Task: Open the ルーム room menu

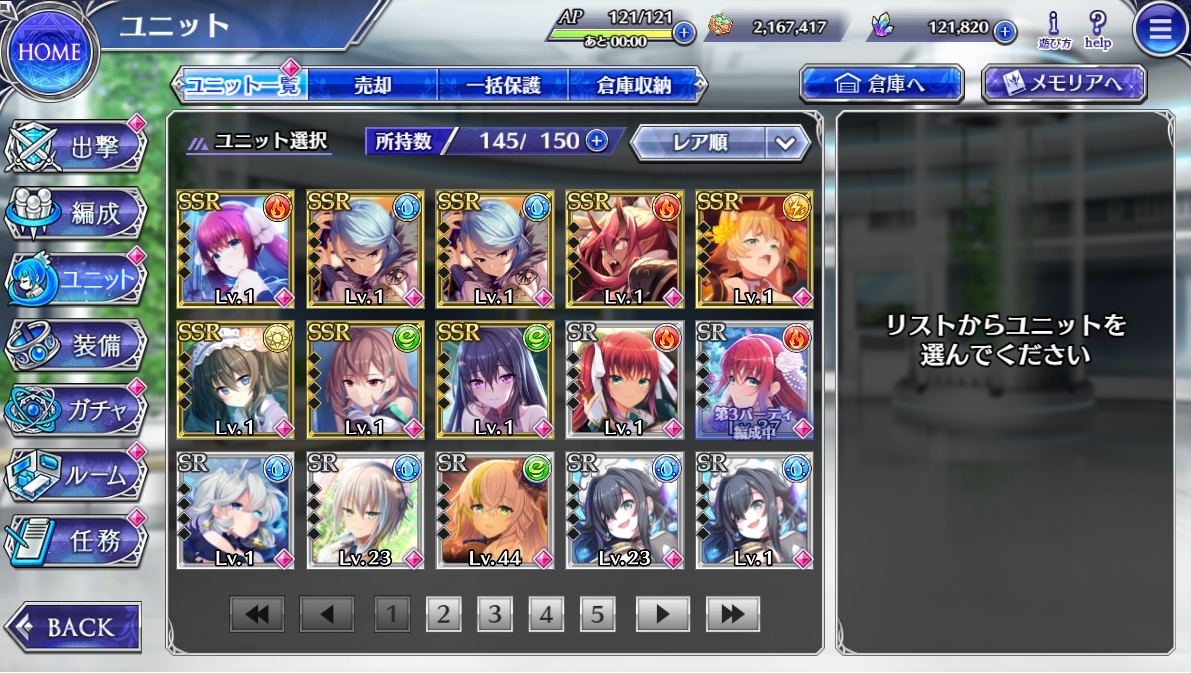Action: click(78, 476)
